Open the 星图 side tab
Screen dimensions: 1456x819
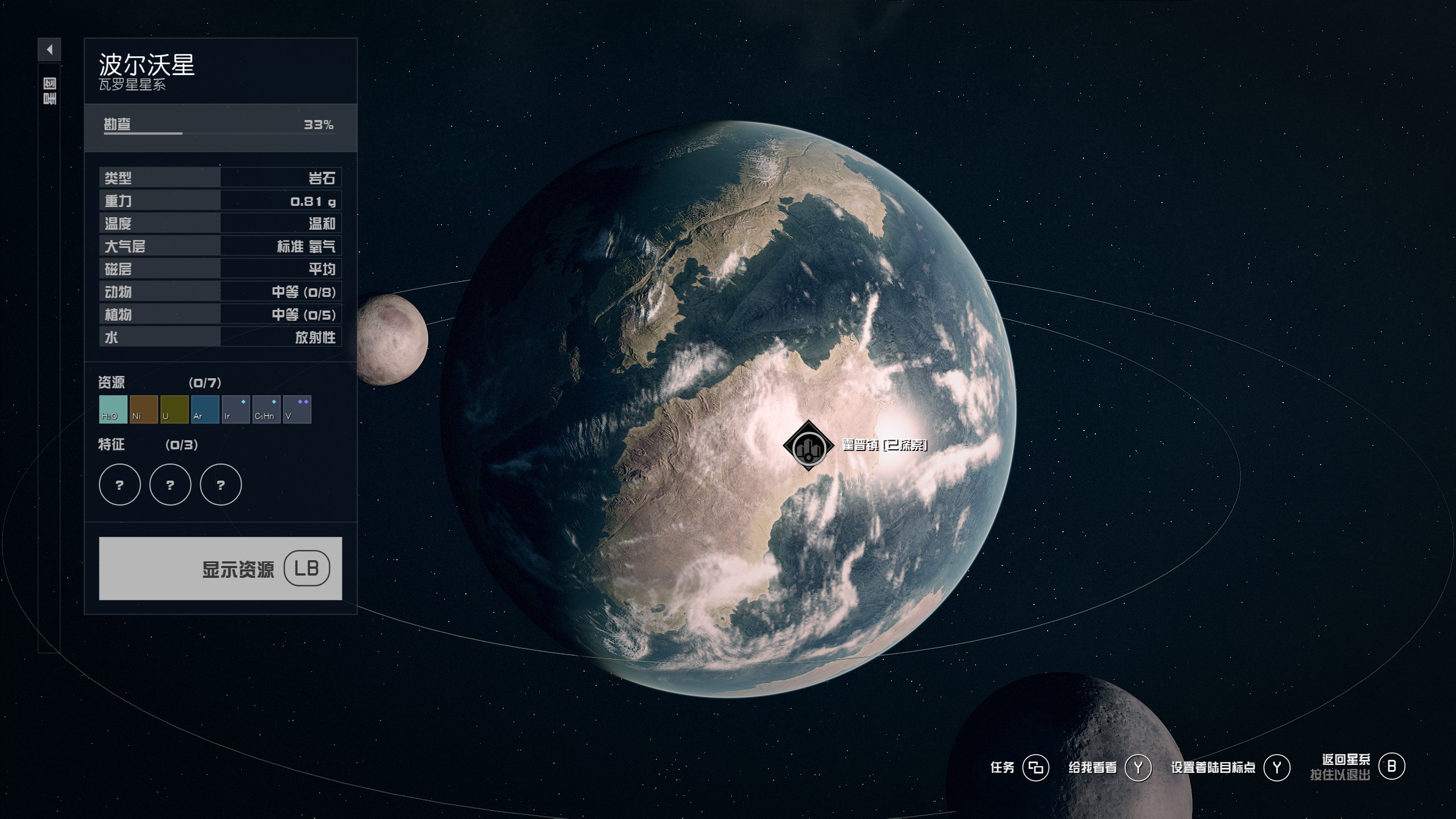[x=49, y=92]
